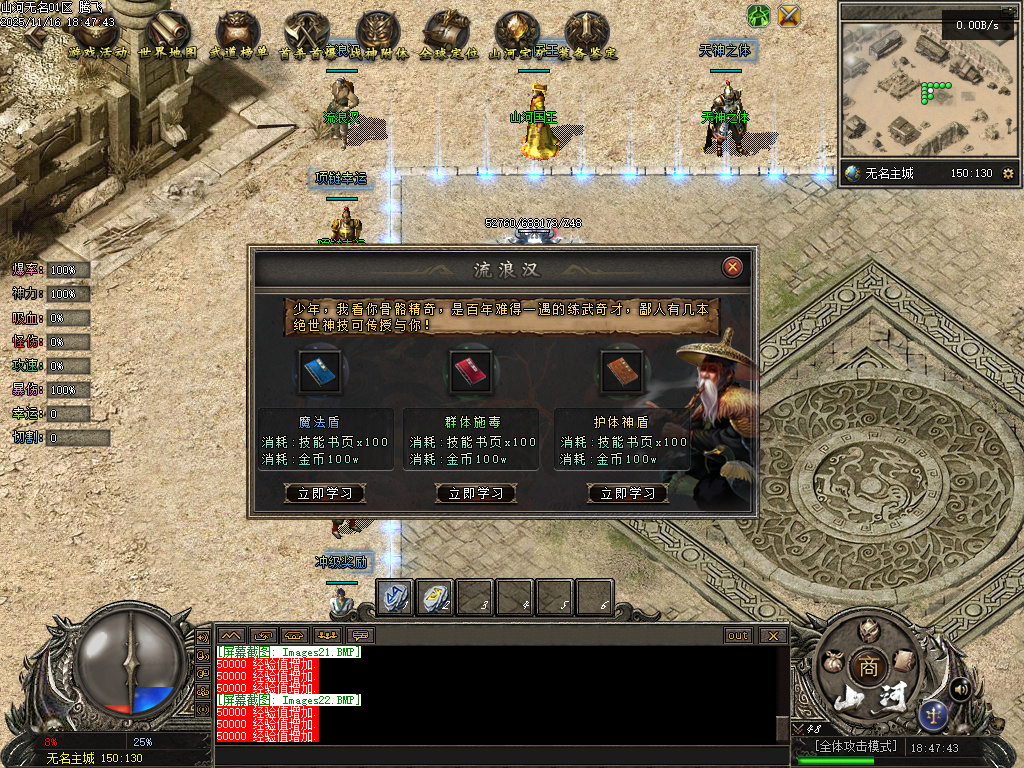Open the 全球定位 menu
This screenshot has height=768, width=1024.
pyautogui.click(x=447, y=37)
